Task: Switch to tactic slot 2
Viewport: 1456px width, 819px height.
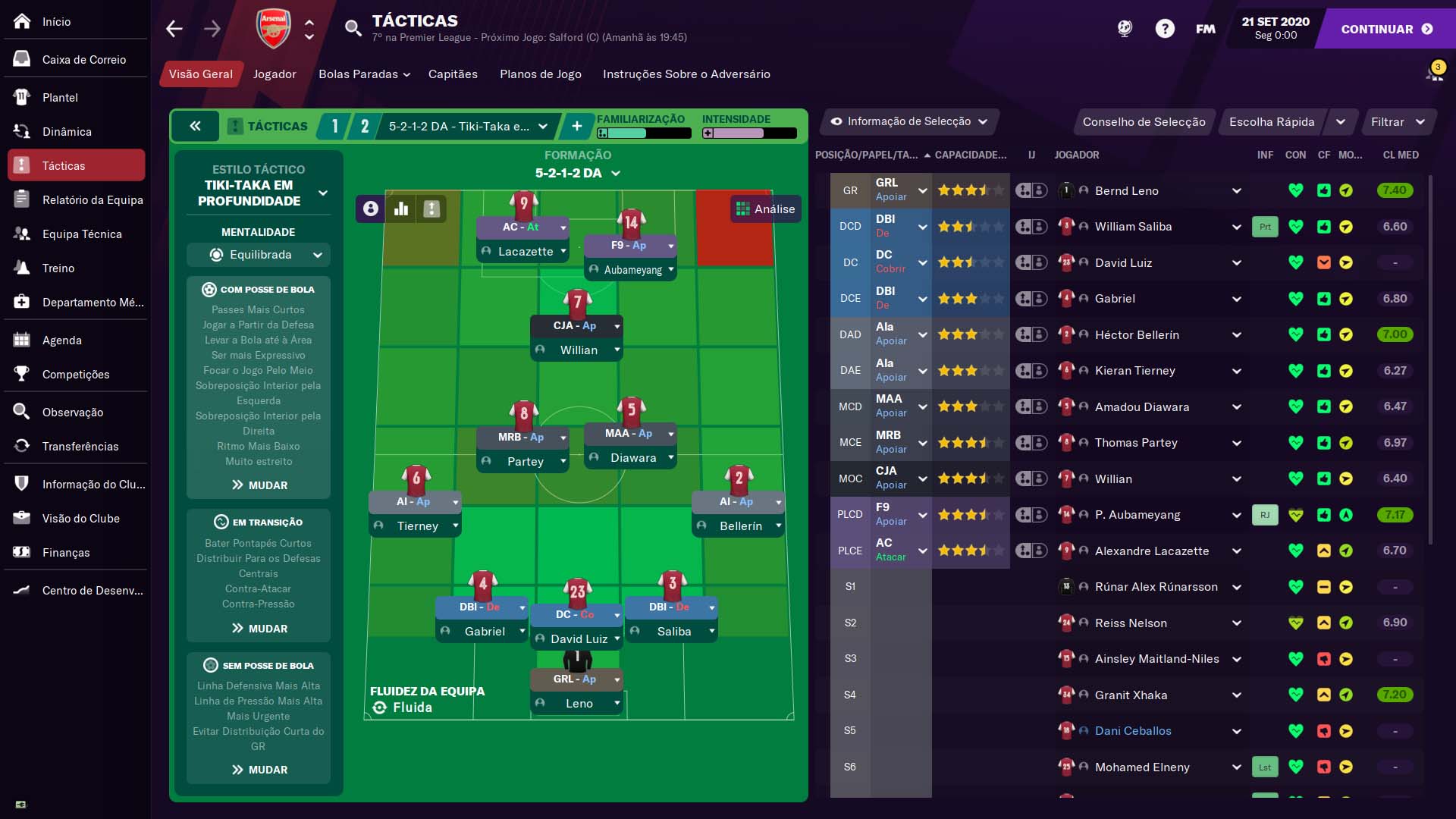Action: [x=365, y=126]
